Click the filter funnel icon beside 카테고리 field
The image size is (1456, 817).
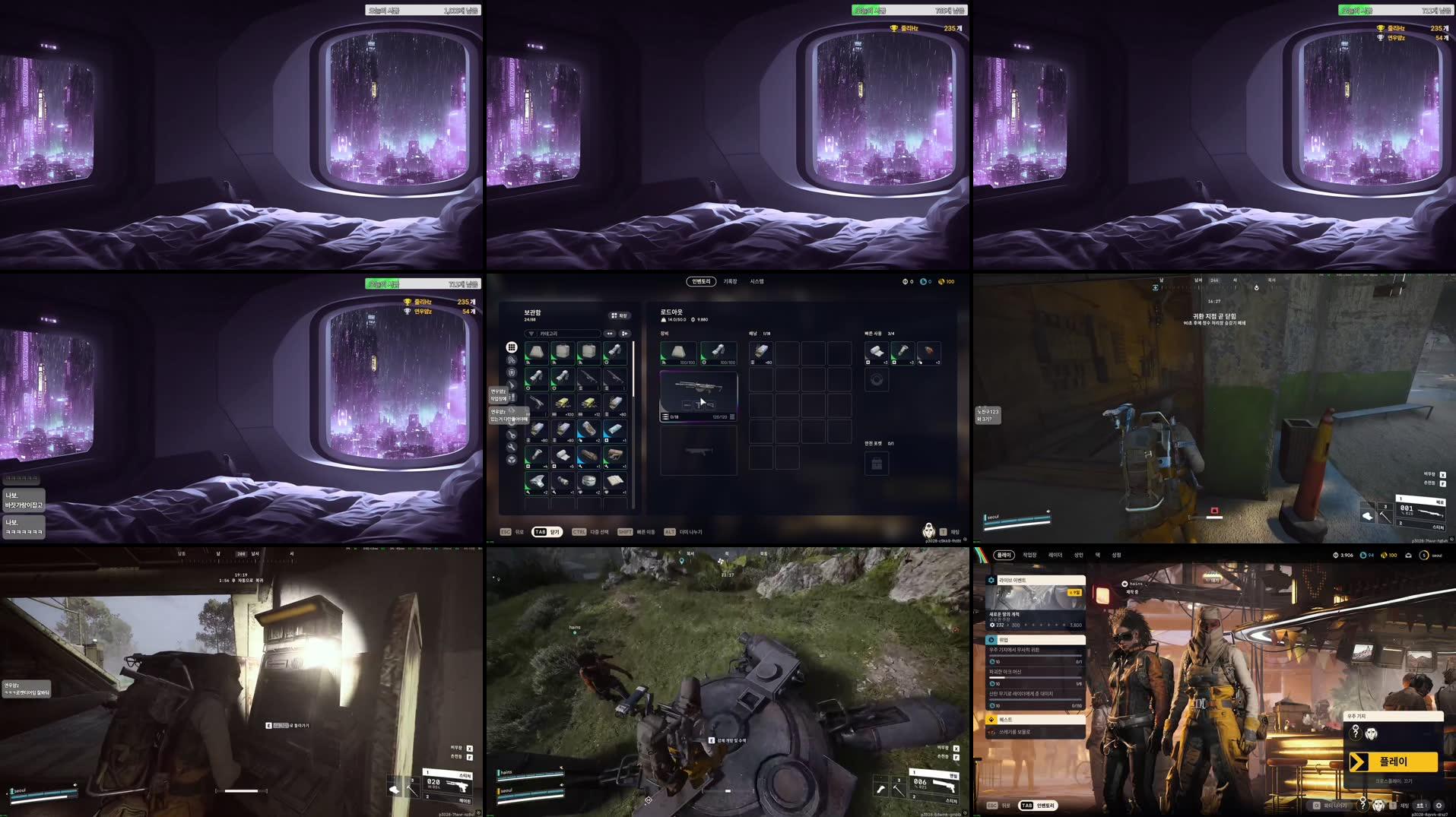click(531, 334)
